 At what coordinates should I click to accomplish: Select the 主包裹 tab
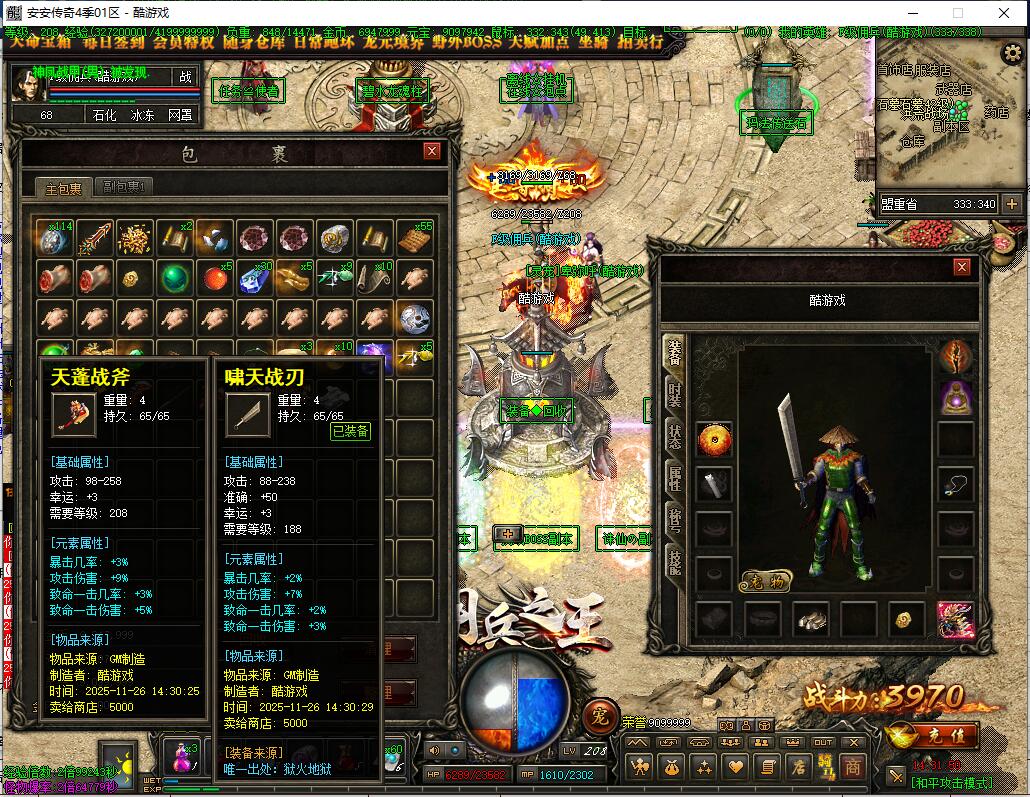pos(62,188)
